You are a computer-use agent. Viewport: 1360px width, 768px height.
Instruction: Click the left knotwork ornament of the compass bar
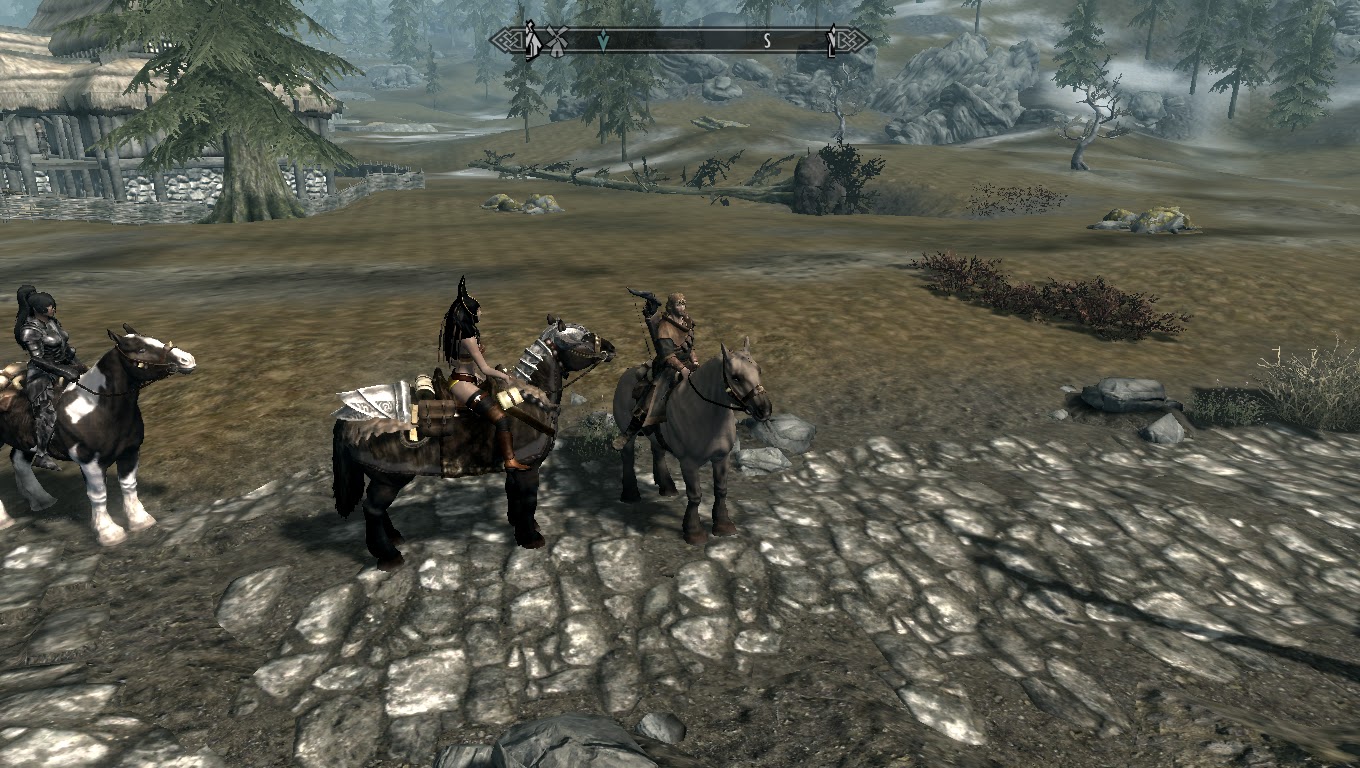click(x=509, y=38)
